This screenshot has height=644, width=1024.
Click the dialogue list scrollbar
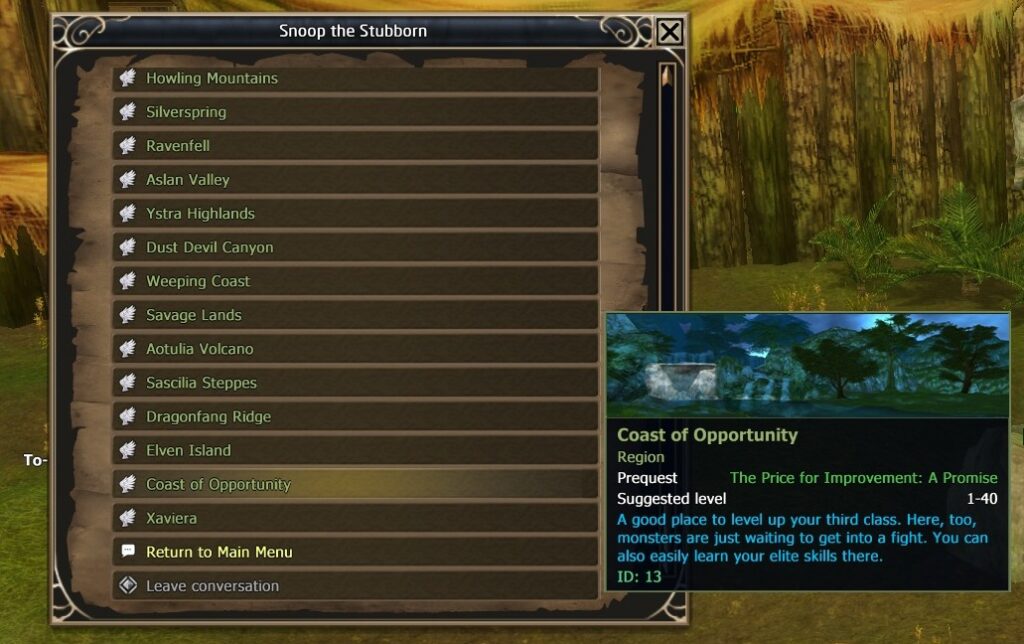point(667,200)
